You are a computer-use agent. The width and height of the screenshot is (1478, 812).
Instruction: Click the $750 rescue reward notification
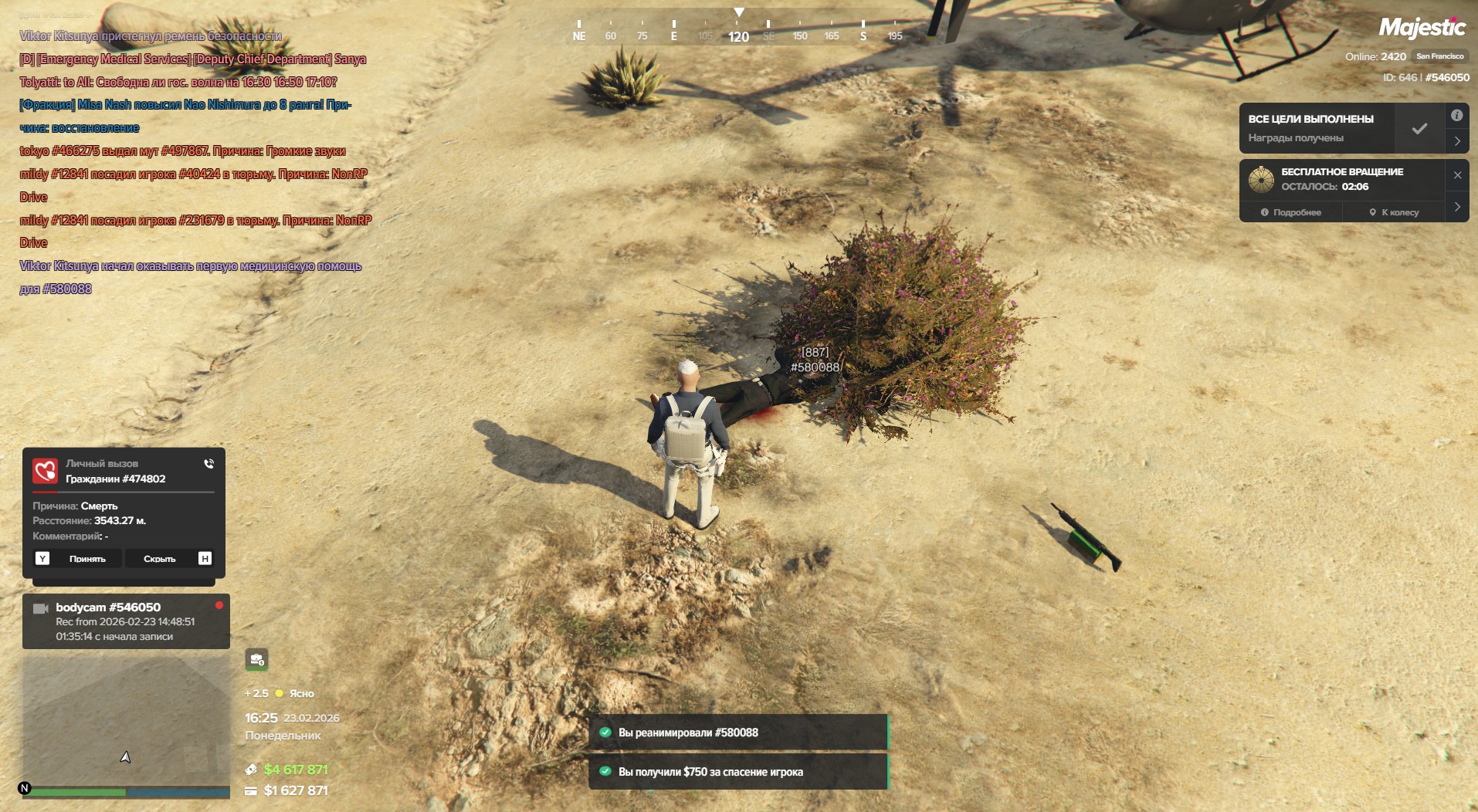(737, 771)
